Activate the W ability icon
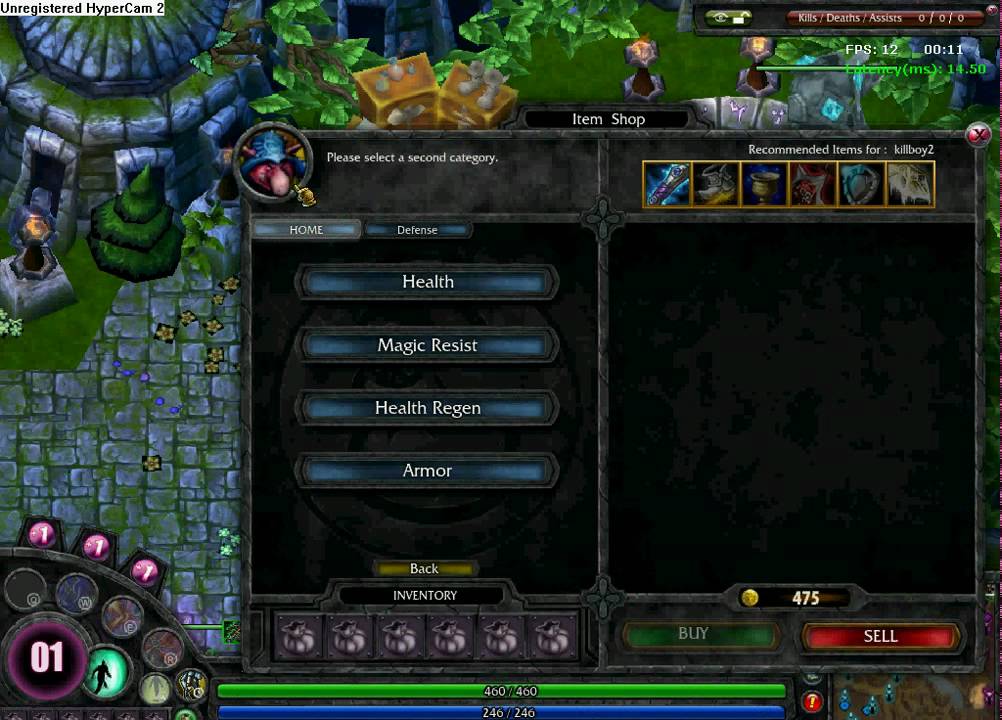The image size is (1002, 720). (x=77, y=594)
